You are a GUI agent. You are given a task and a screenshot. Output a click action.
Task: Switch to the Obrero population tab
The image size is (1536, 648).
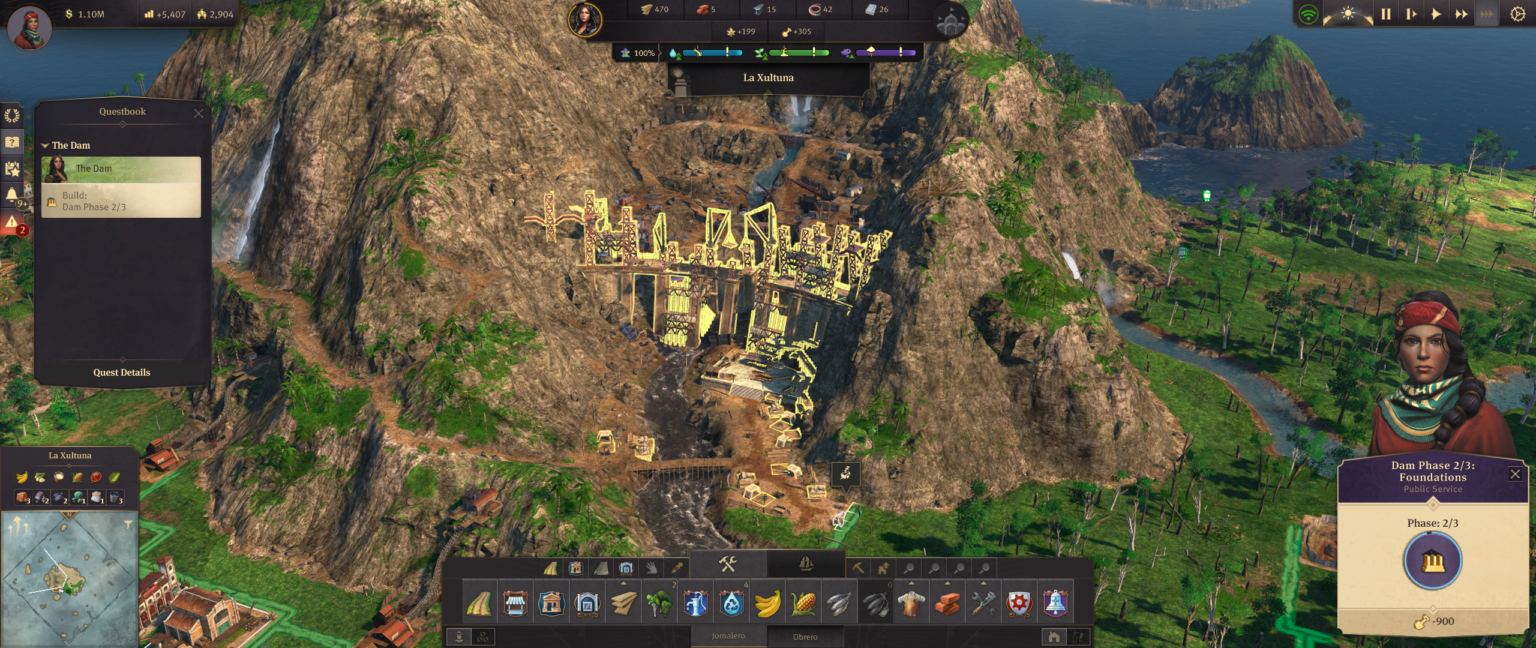pyautogui.click(x=805, y=637)
